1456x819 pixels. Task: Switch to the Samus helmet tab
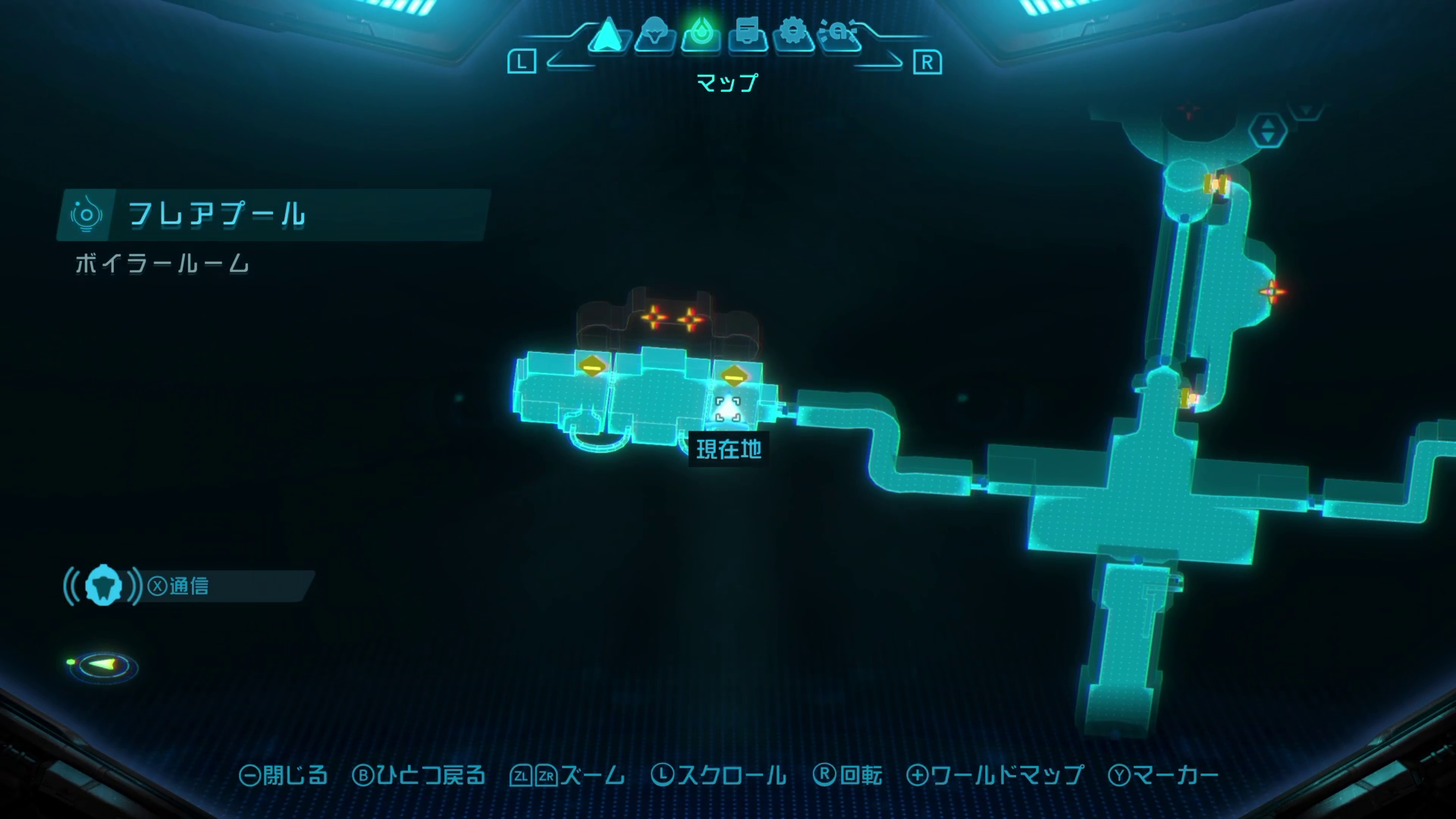pyautogui.click(x=654, y=35)
